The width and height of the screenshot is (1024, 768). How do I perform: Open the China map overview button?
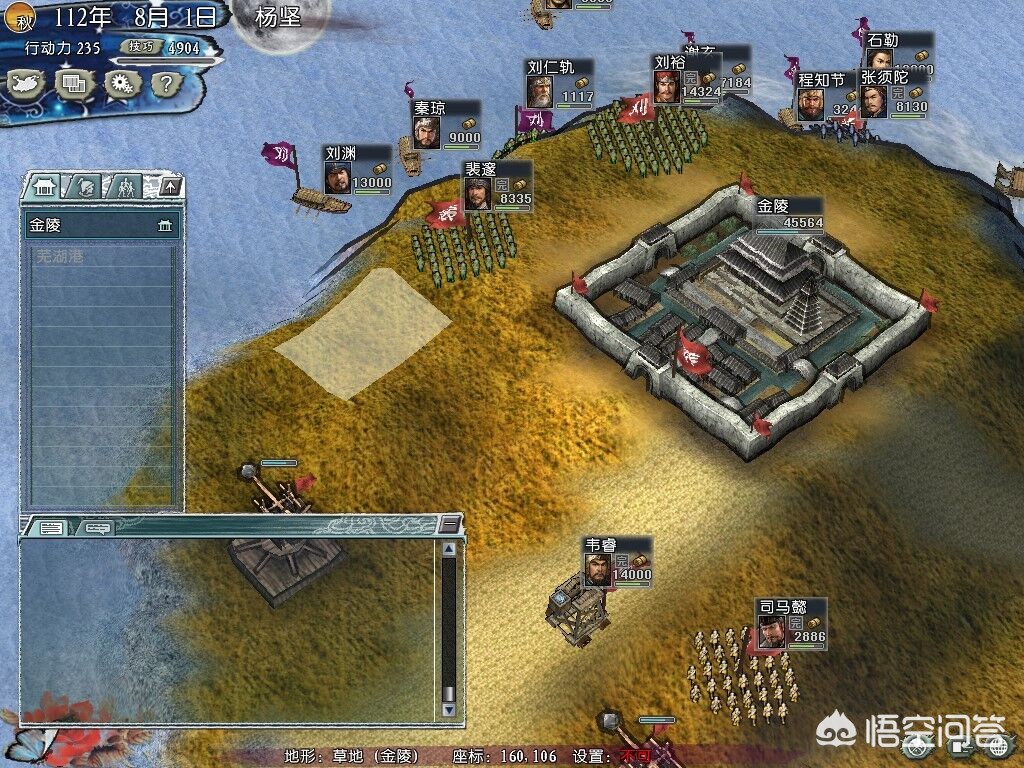tap(26, 84)
